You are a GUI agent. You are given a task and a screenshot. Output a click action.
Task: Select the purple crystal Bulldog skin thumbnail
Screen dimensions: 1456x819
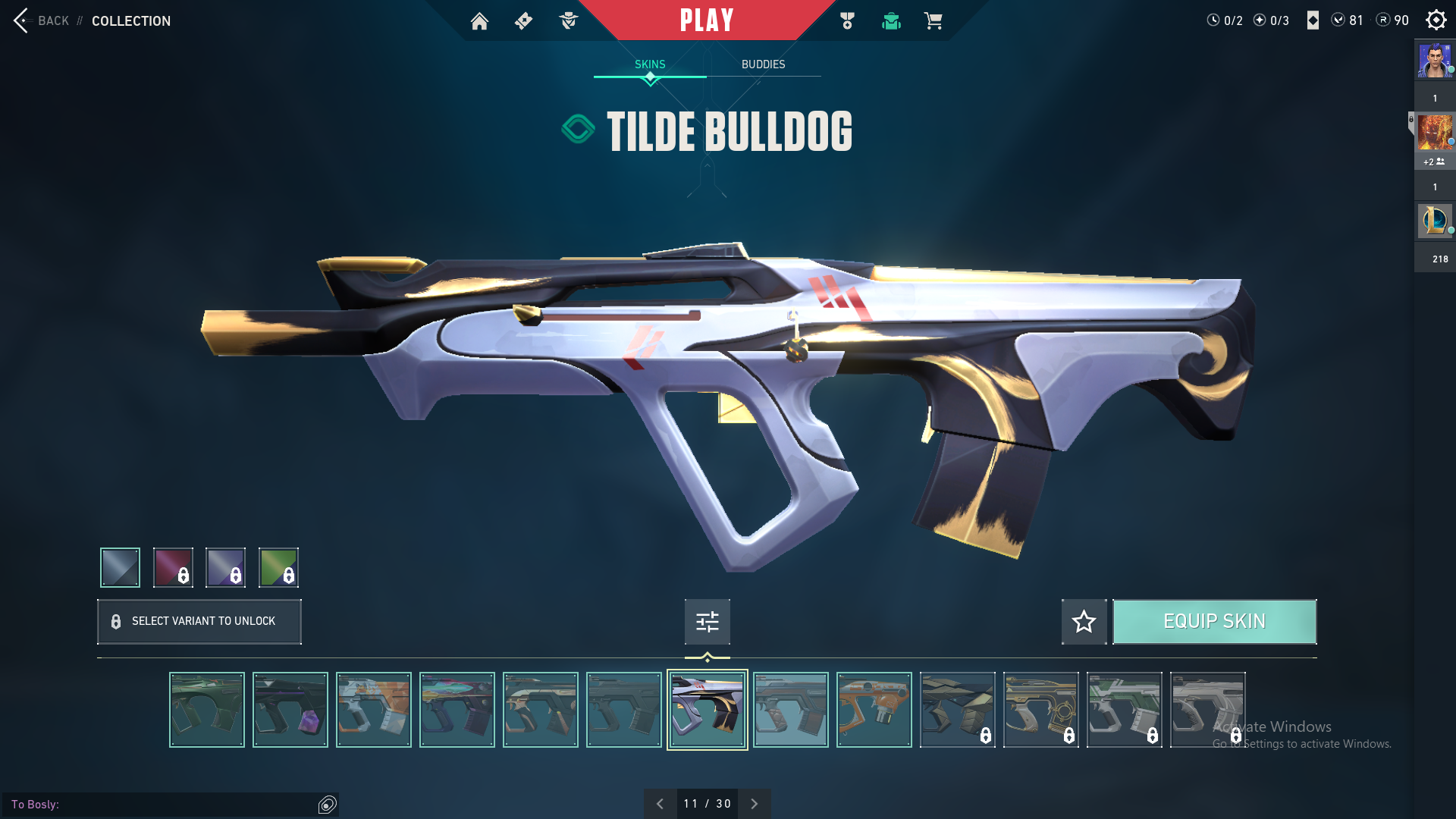(x=290, y=710)
